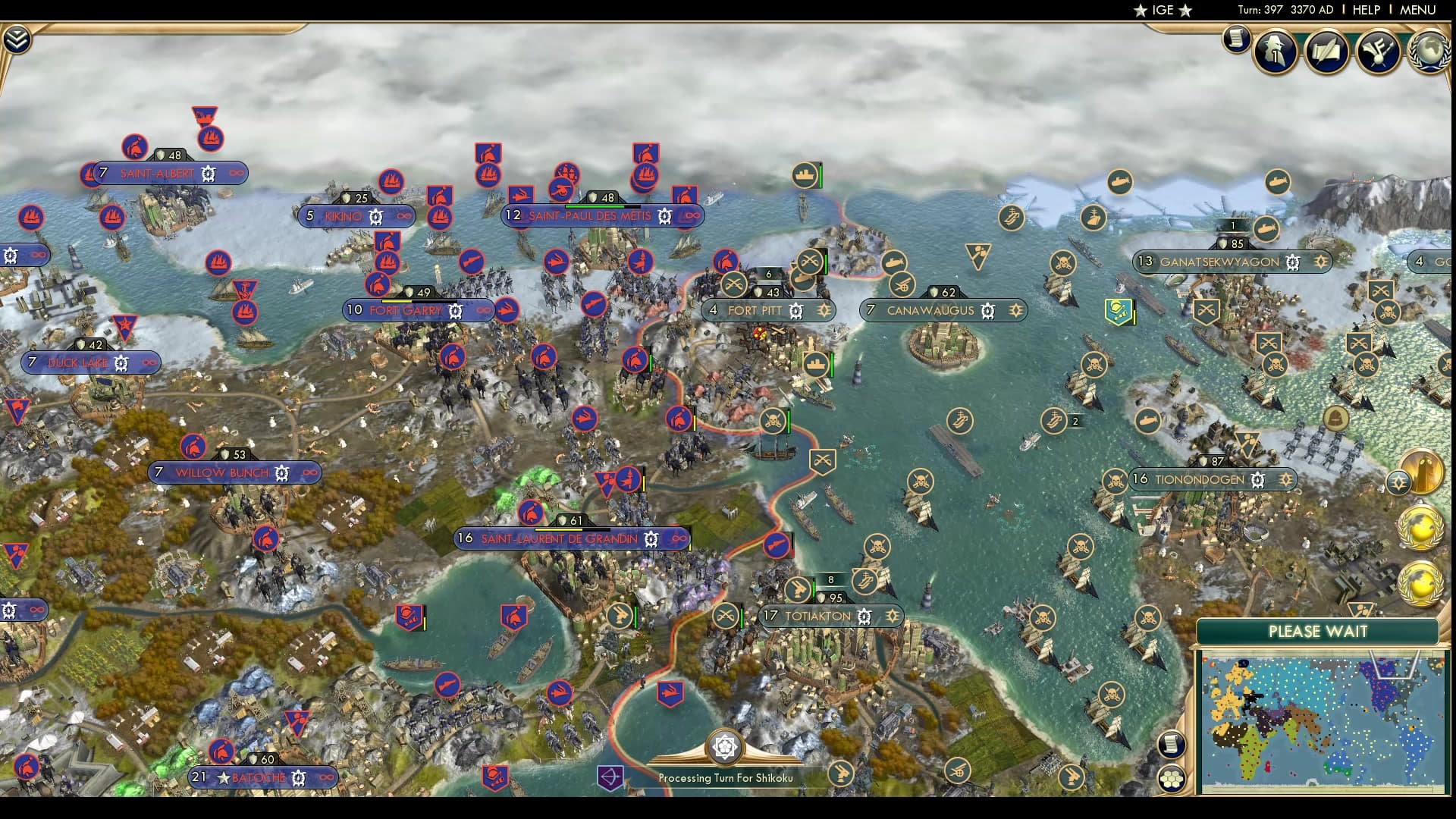Click Saint-Paul des Métis growth progress bar

(x=603, y=205)
